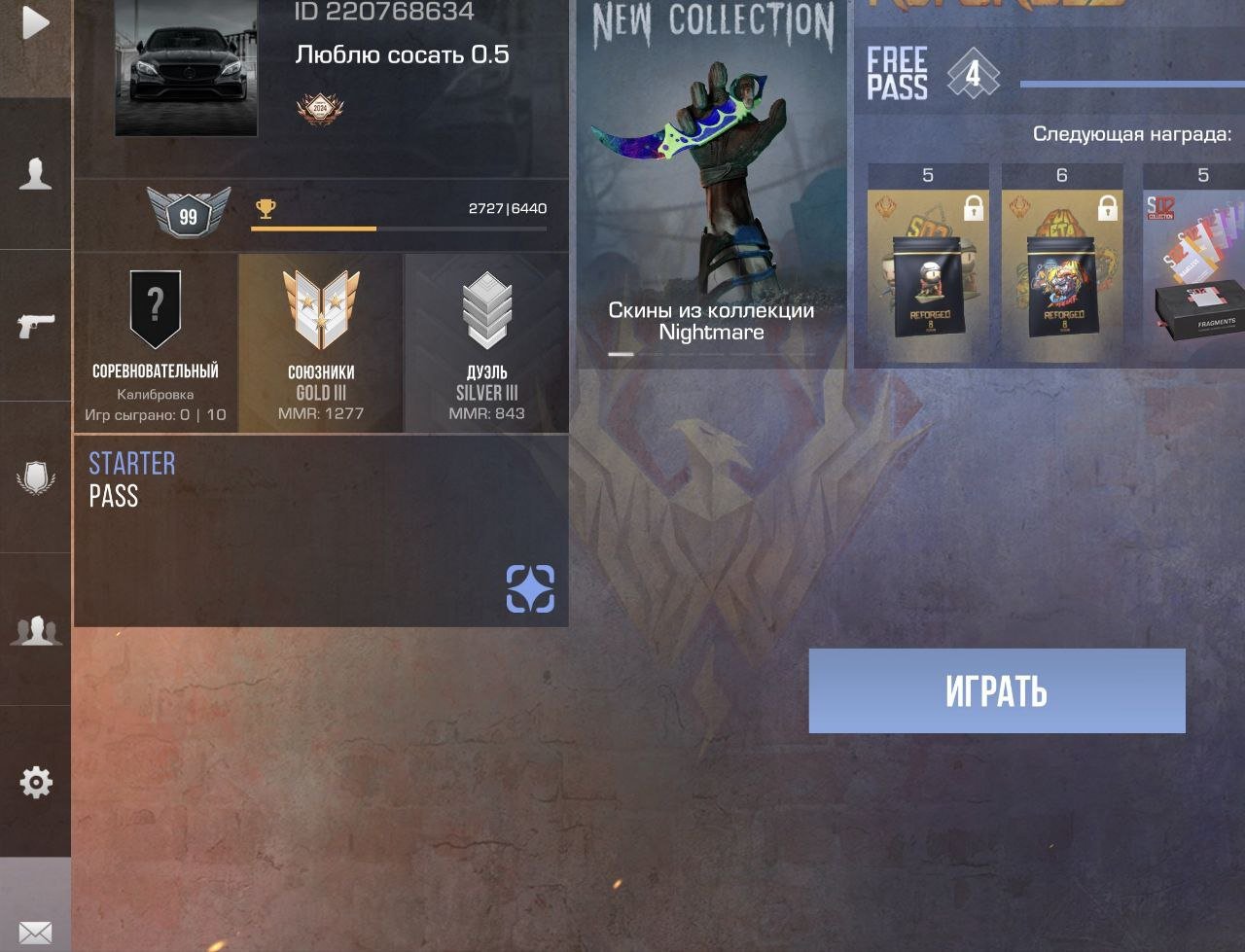Start a match with the ИГРАТЬ button
Viewport: 1245px width, 952px height.
click(x=996, y=690)
